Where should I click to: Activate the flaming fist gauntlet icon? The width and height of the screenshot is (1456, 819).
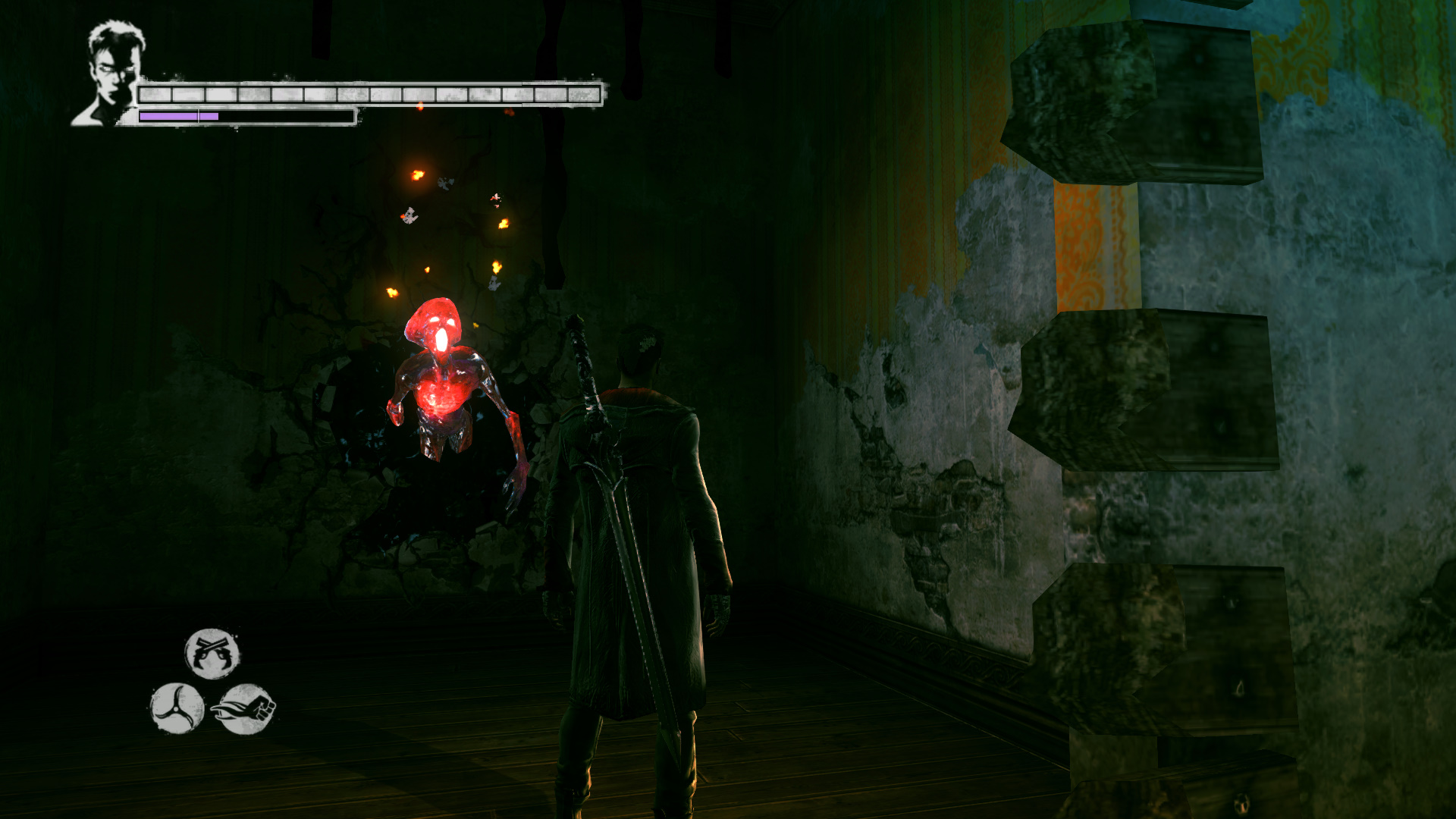click(x=245, y=709)
